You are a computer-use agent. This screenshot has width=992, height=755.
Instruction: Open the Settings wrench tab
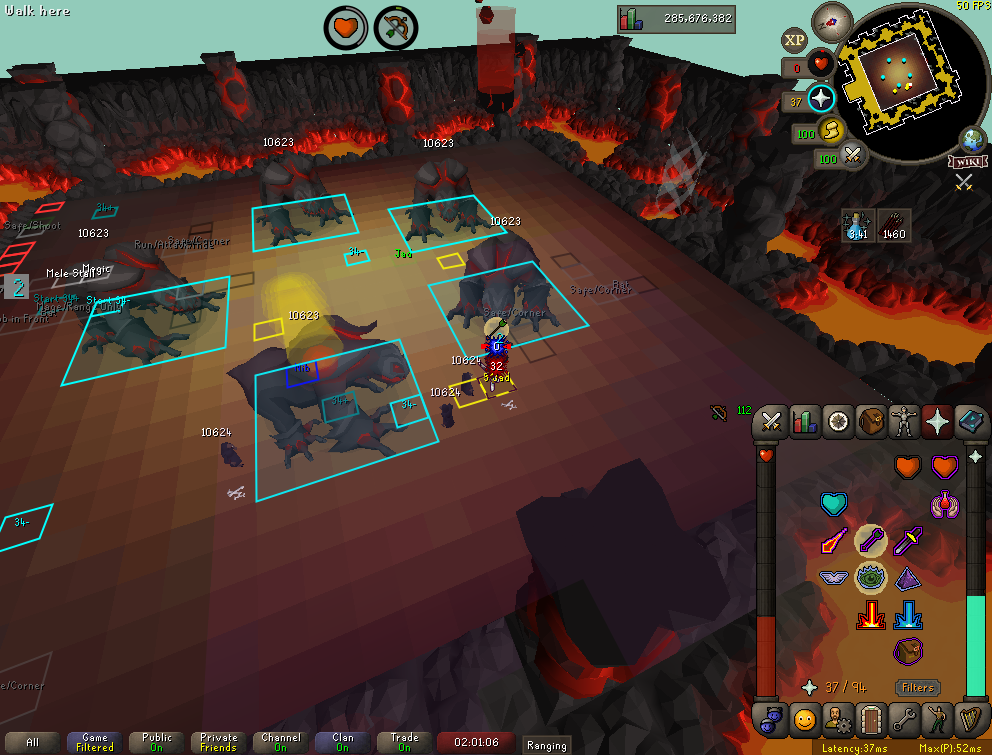(904, 718)
